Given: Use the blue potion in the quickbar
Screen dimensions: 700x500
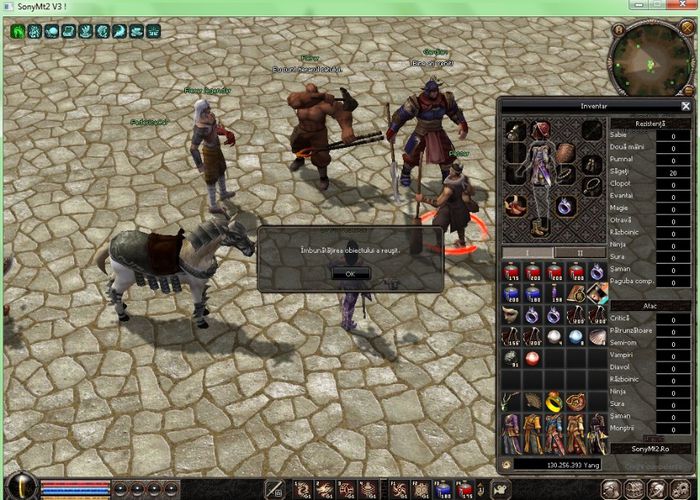Looking at the screenshot, I should (x=442, y=489).
